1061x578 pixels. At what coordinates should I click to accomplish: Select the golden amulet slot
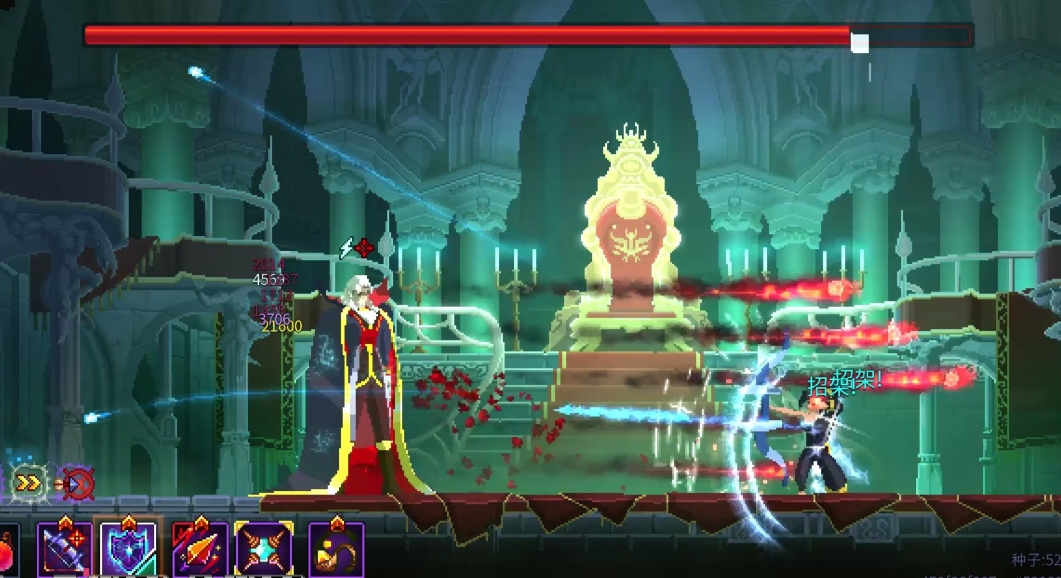pos(336,549)
